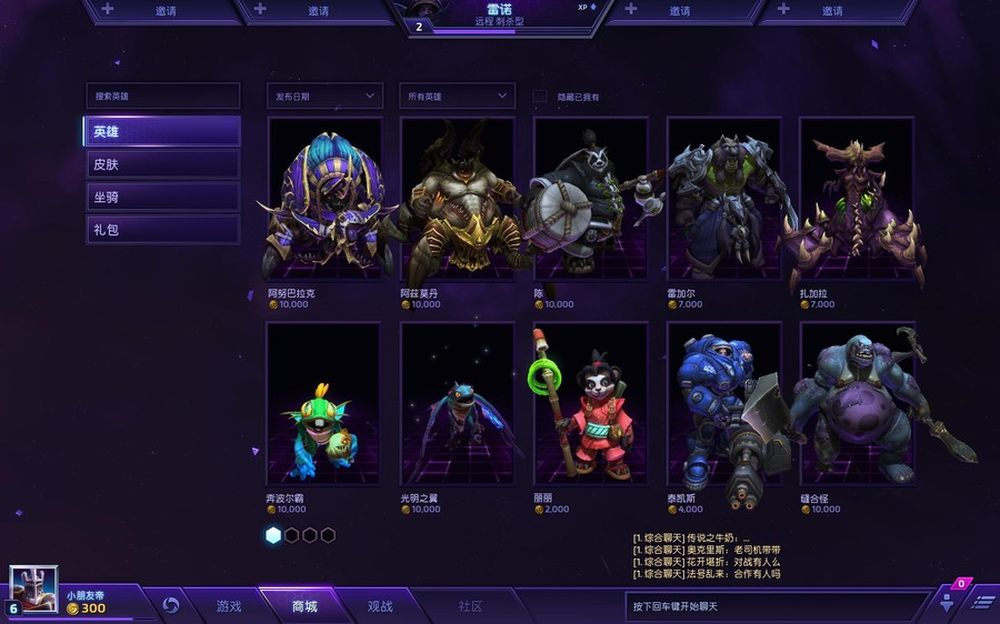1000x624 pixels.
Task: Show the 礼包 bundles category
Action: [162, 230]
